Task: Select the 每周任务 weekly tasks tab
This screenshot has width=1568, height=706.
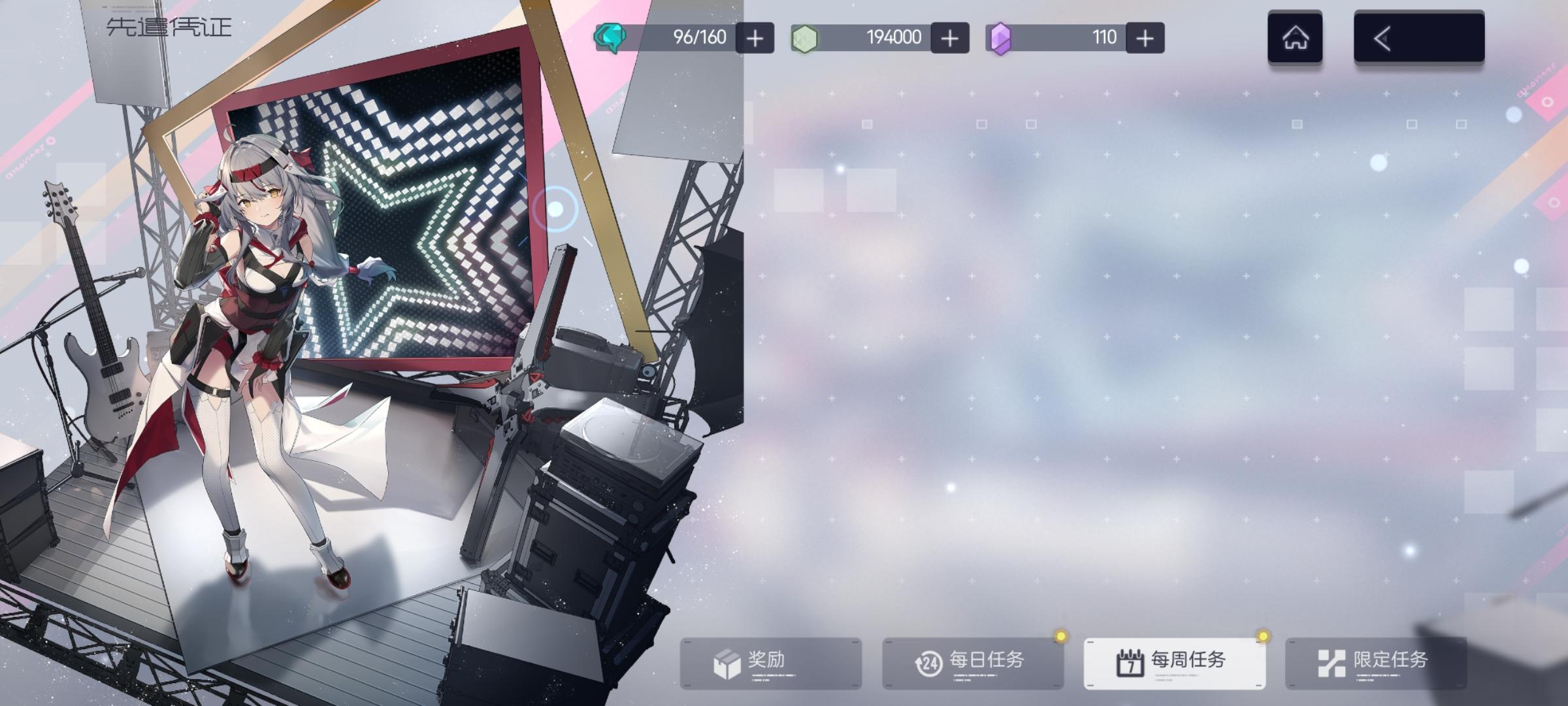Action: 1176,661
